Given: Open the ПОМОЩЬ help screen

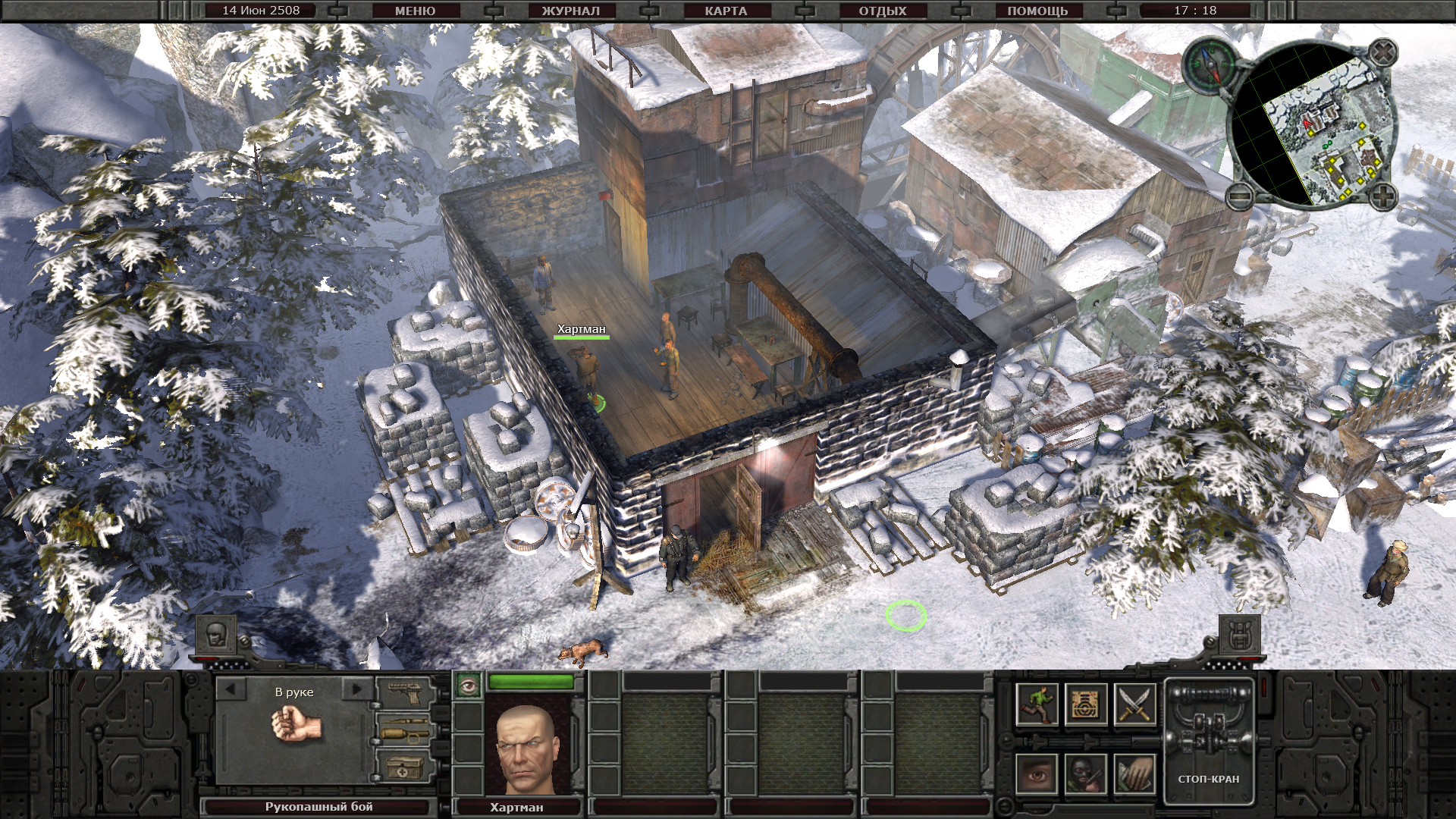Looking at the screenshot, I should click(x=1037, y=11).
